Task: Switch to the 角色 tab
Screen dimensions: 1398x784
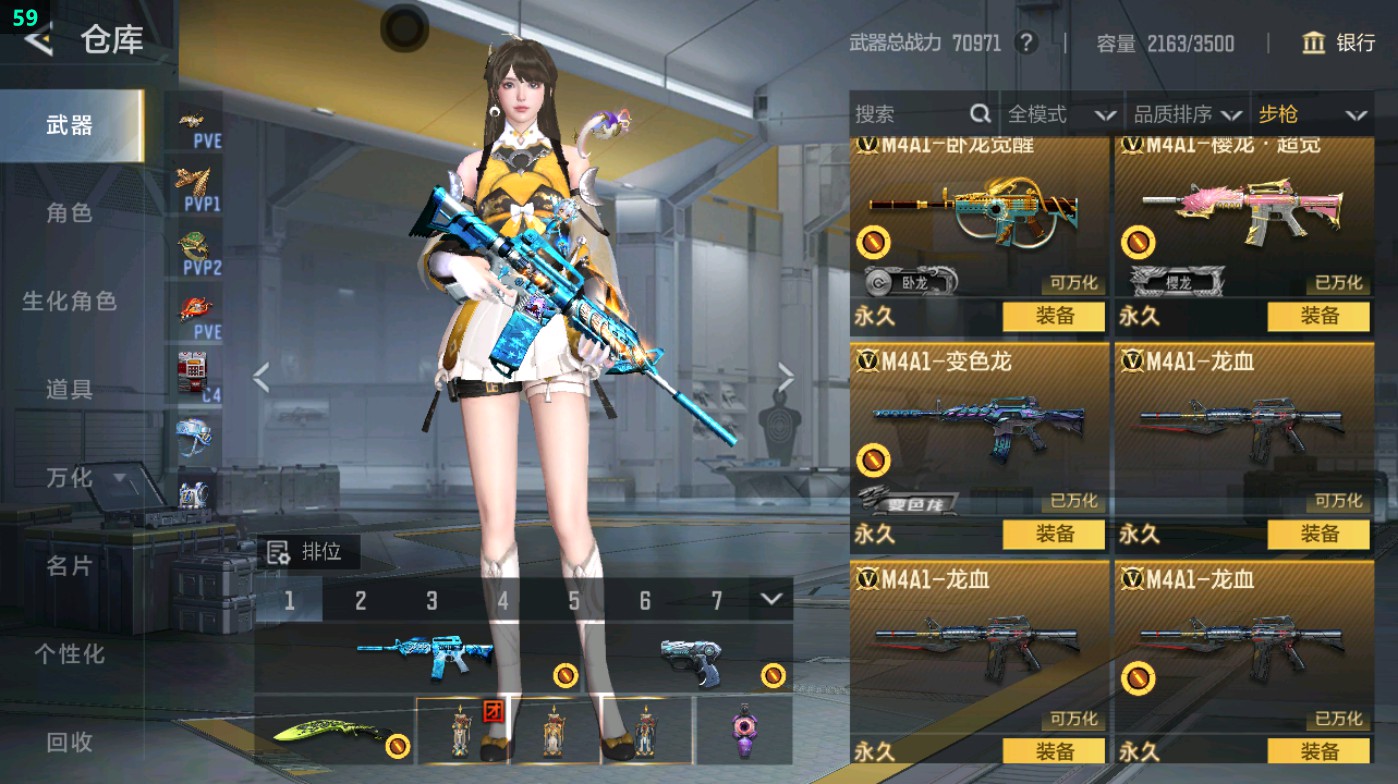Action: tap(70, 211)
